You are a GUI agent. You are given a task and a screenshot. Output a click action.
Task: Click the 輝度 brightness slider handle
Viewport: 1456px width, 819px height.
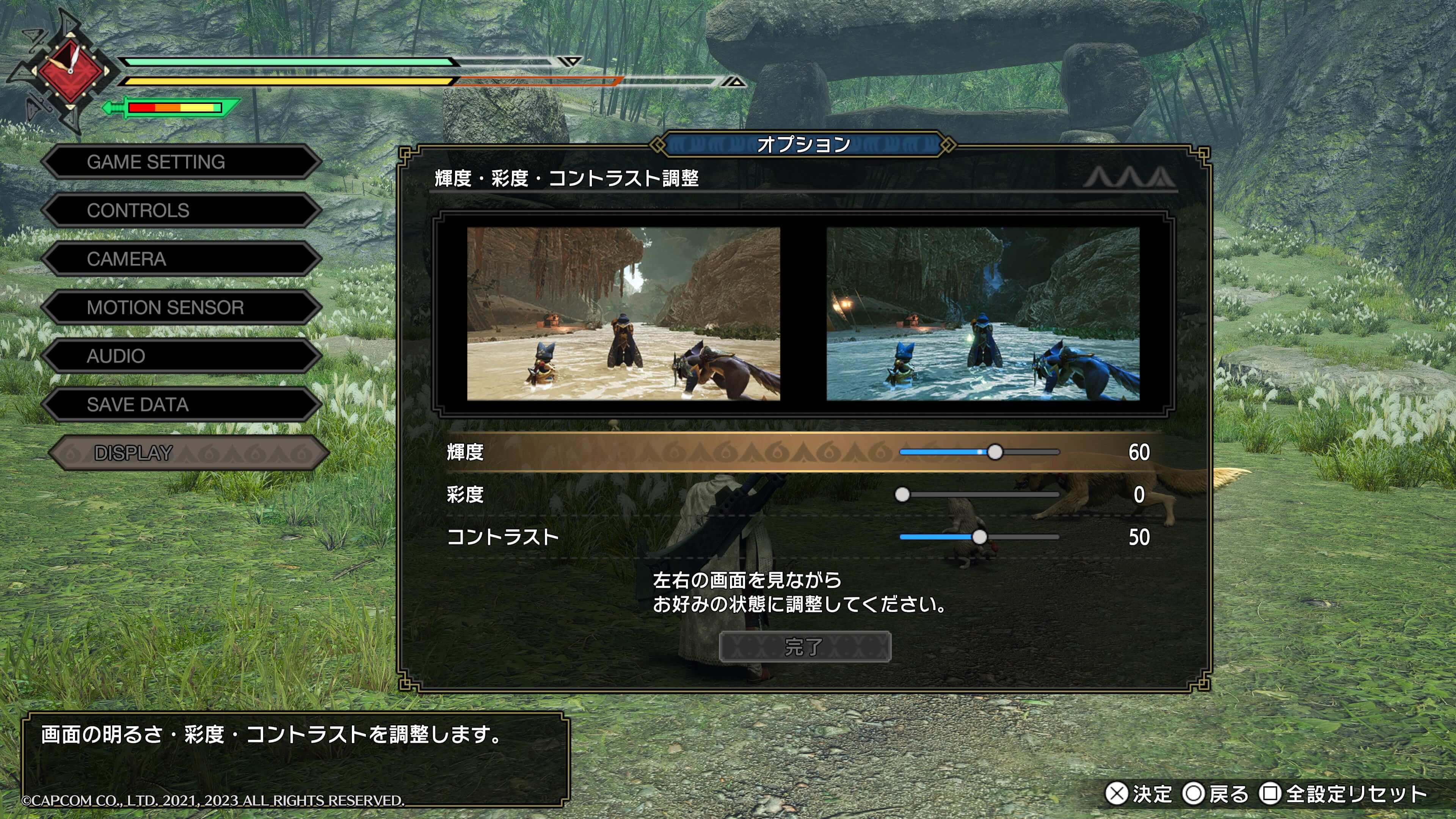coord(995,452)
